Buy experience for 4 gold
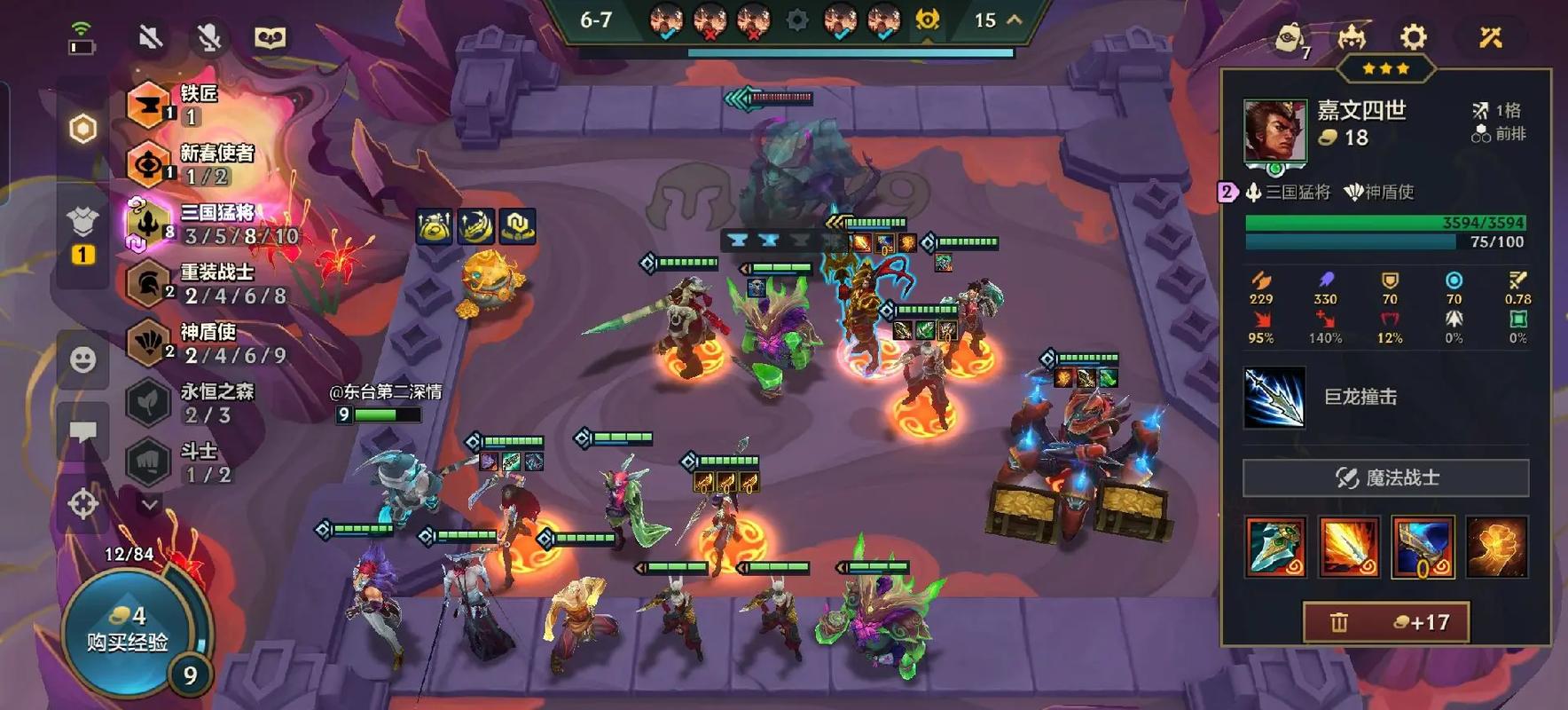 tap(127, 629)
